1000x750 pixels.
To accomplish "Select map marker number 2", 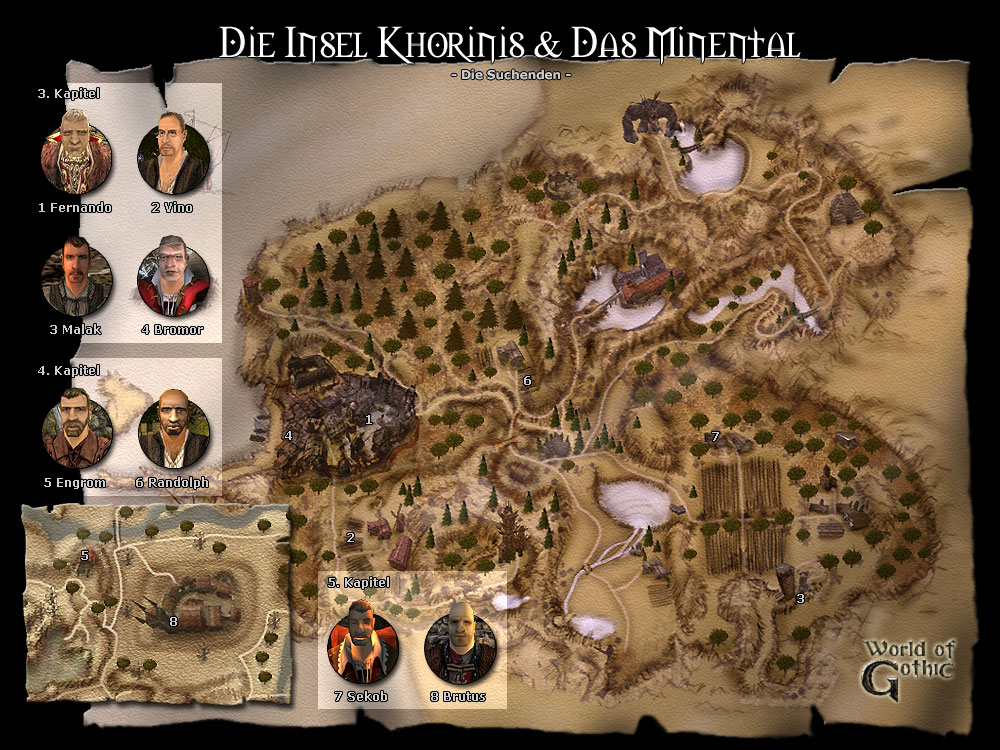I will pos(350,538).
